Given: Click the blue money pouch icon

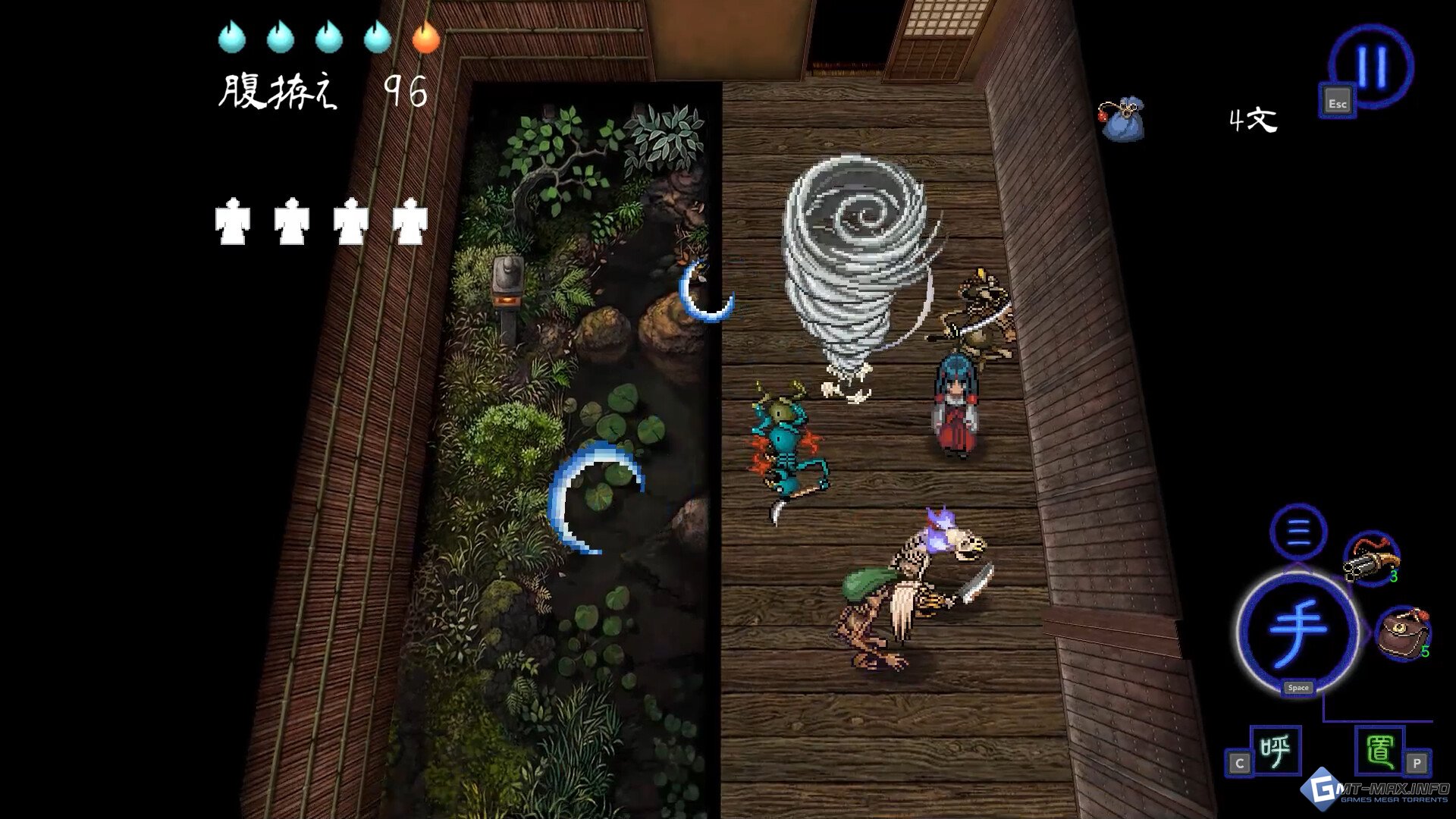Looking at the screenshot, I should [1122, 119].
